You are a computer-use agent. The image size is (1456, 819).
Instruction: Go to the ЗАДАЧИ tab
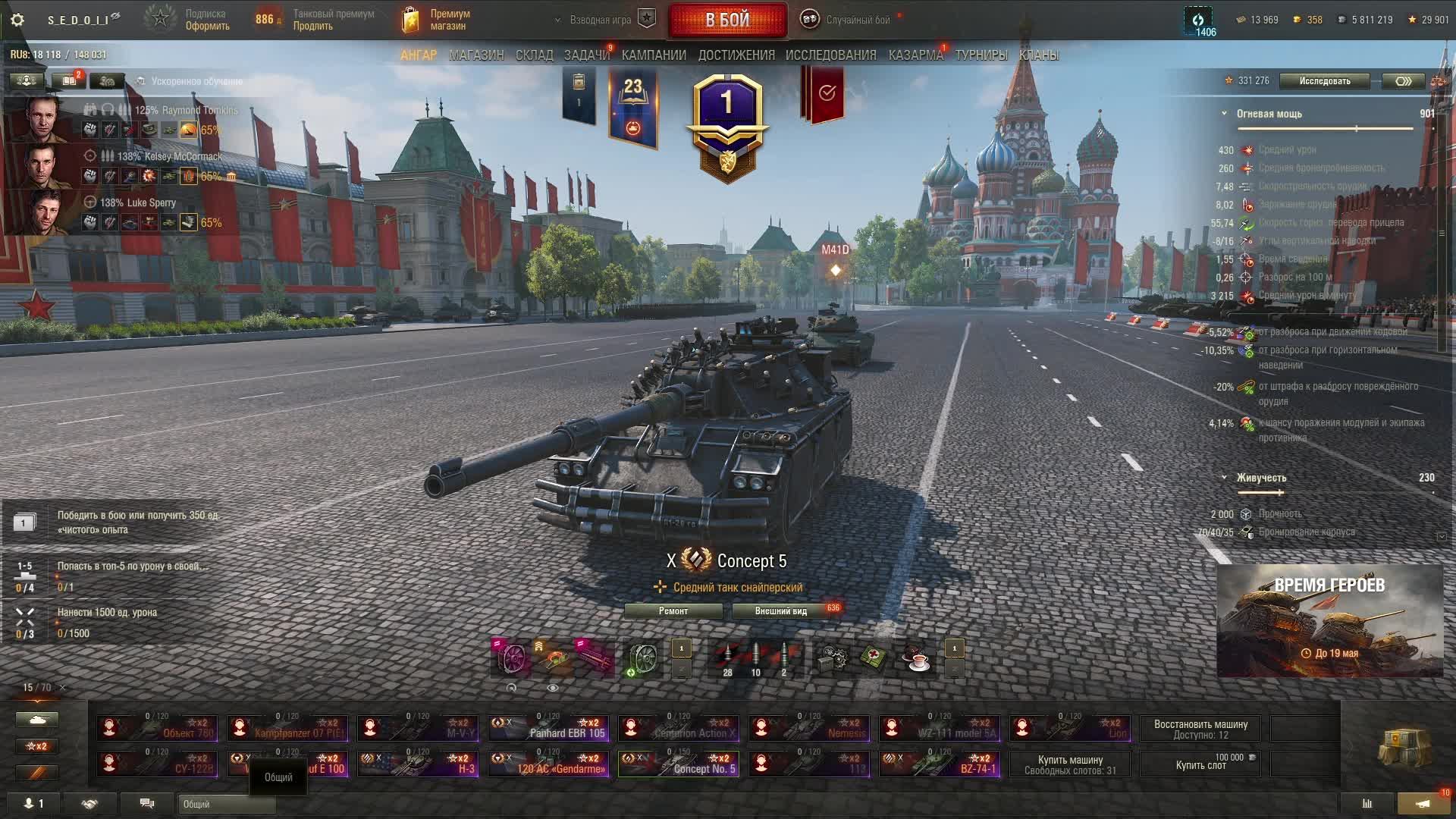coord(586,55)
